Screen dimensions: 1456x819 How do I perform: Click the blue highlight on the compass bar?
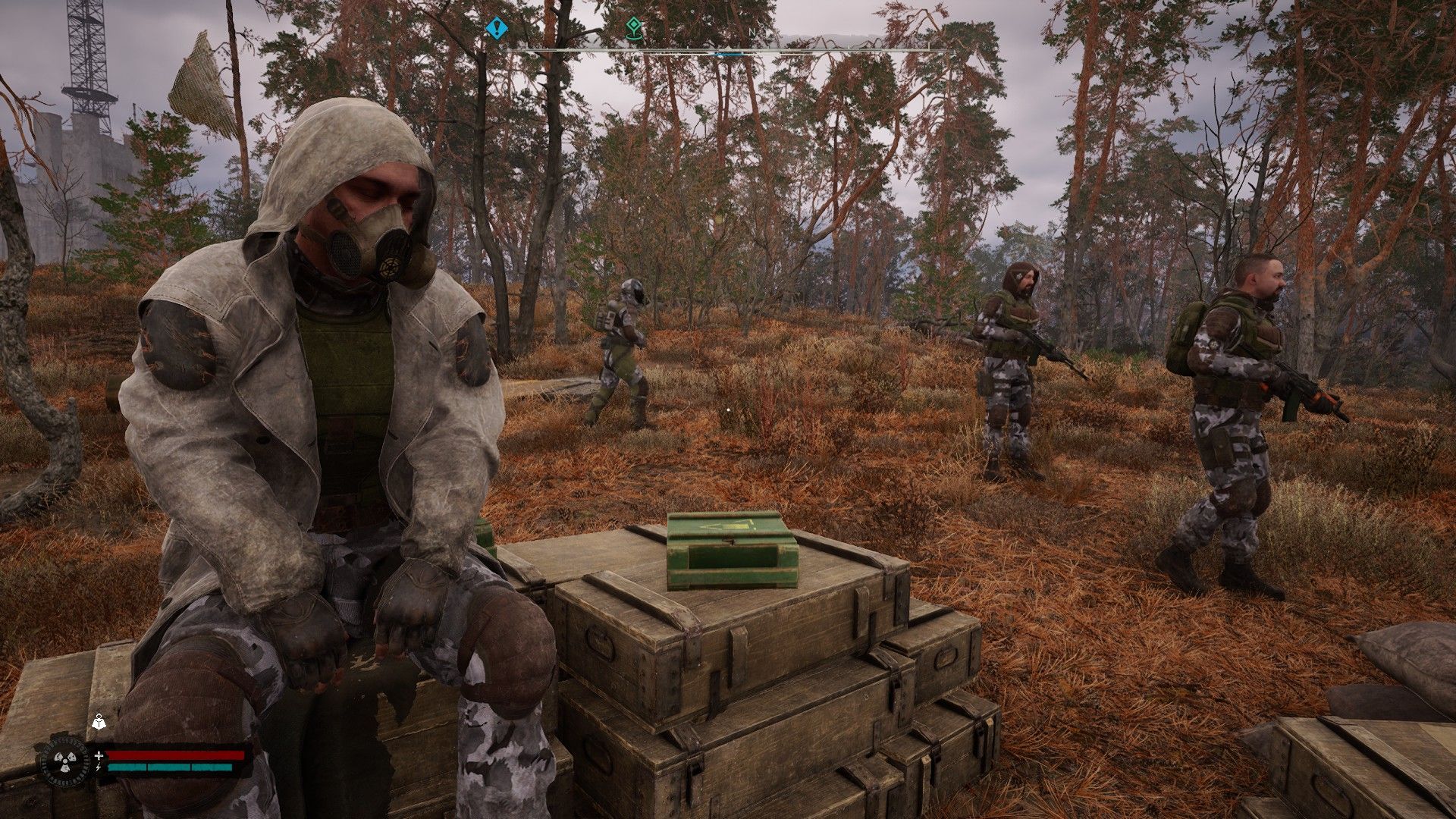[x=727, y=54]
